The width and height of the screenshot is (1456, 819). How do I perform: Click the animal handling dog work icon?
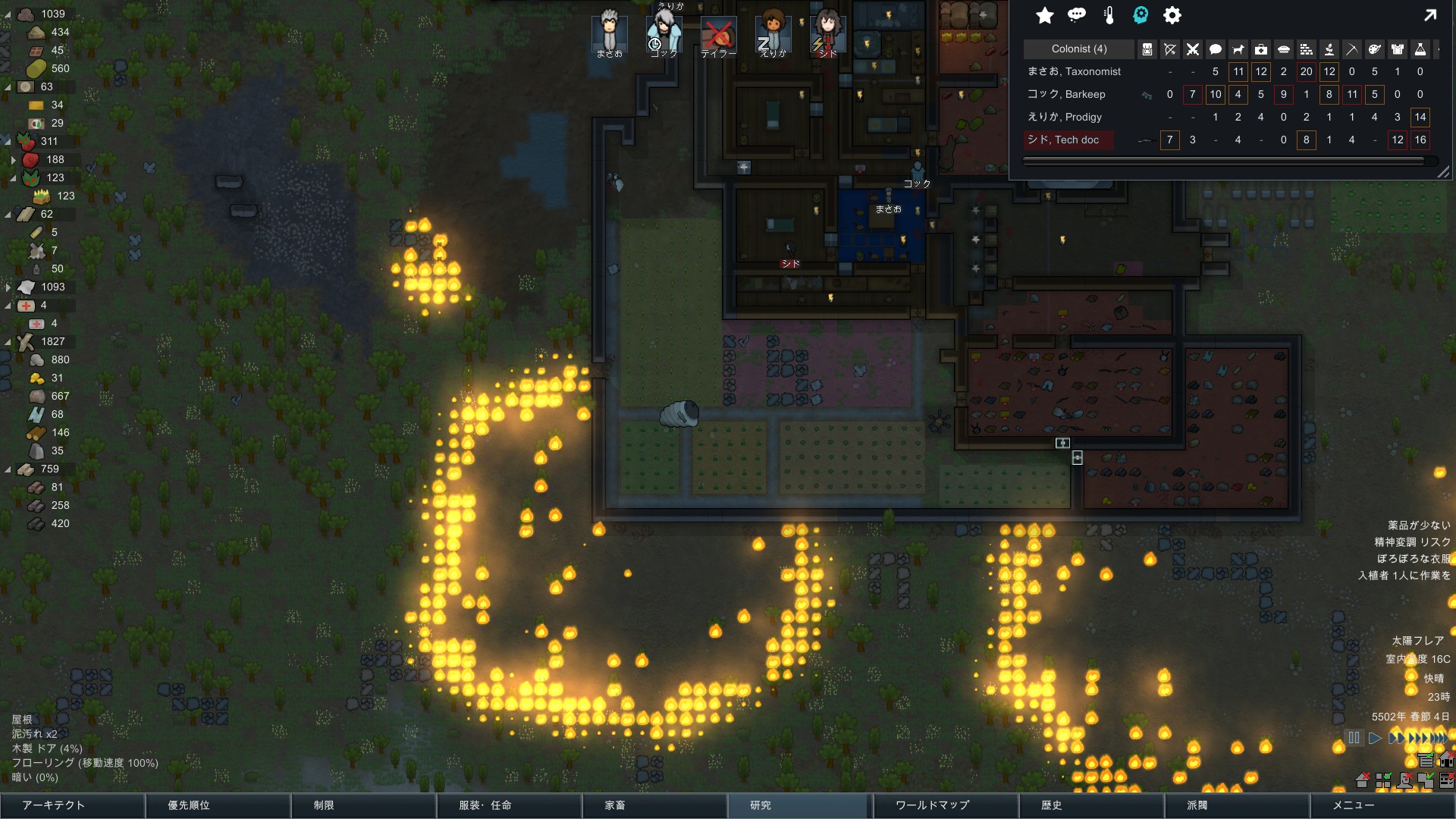[x=1238, y=49]
